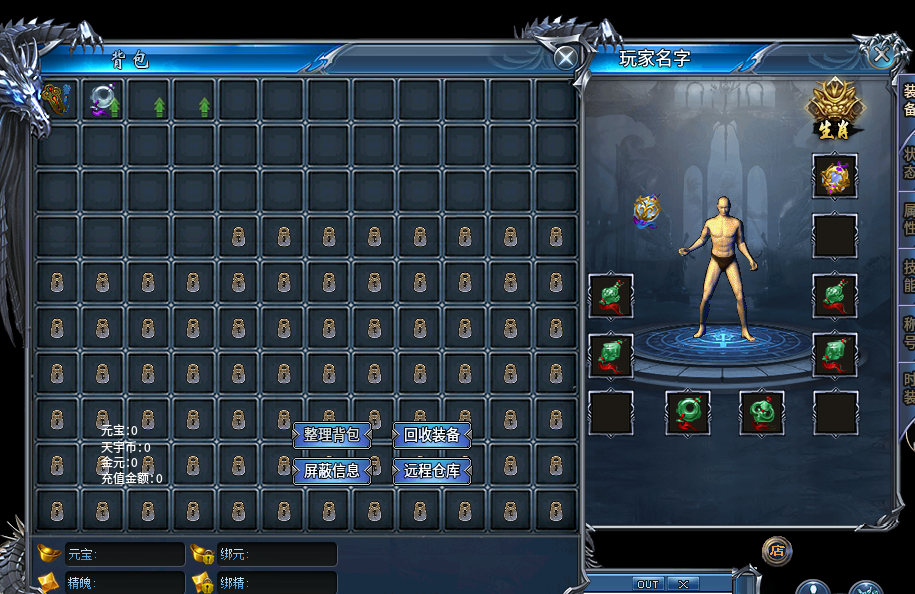Open the 生肖 zodiac golden emblem
This screenshot has height=594, width=915.
tap(836, 110)
